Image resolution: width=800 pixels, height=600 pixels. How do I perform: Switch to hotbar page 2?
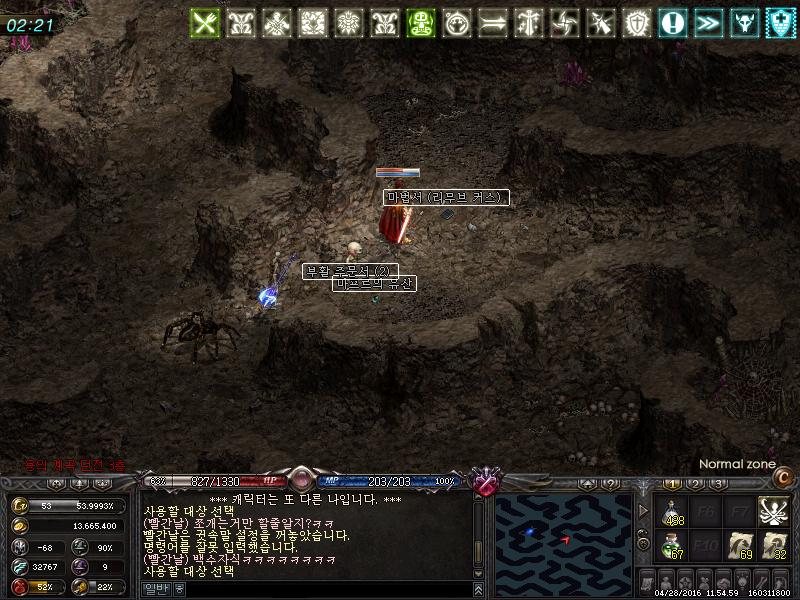(x=695, y=484)
